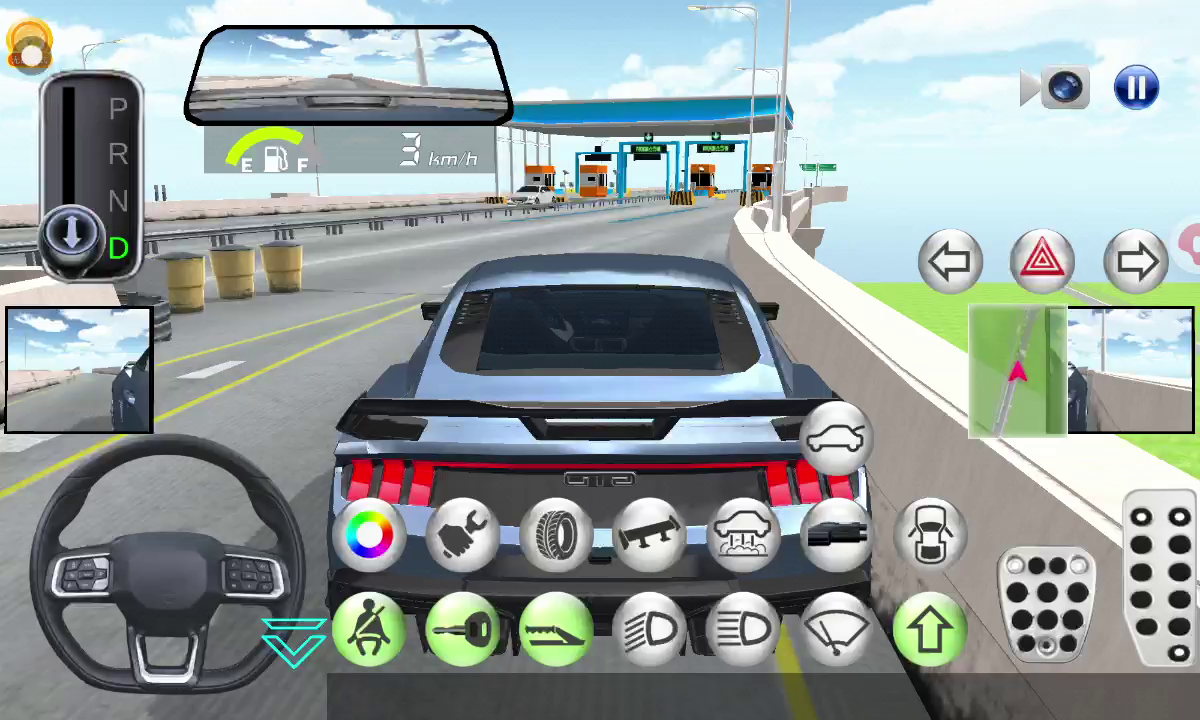The image size is (1200, 720).
Task: Tap the green up arrow button
Action: (929, 630)
